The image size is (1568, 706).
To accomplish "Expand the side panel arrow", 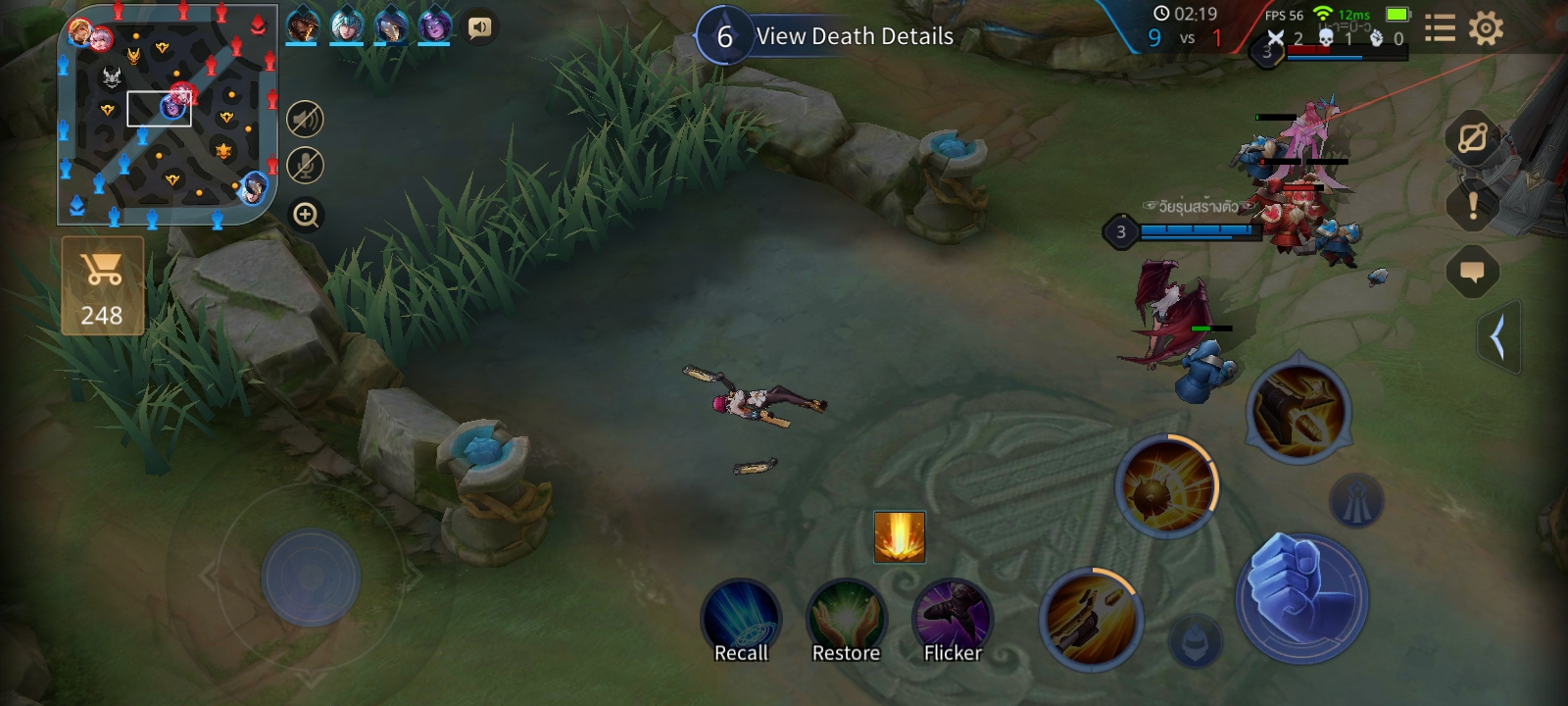I will pos(1498,338).
